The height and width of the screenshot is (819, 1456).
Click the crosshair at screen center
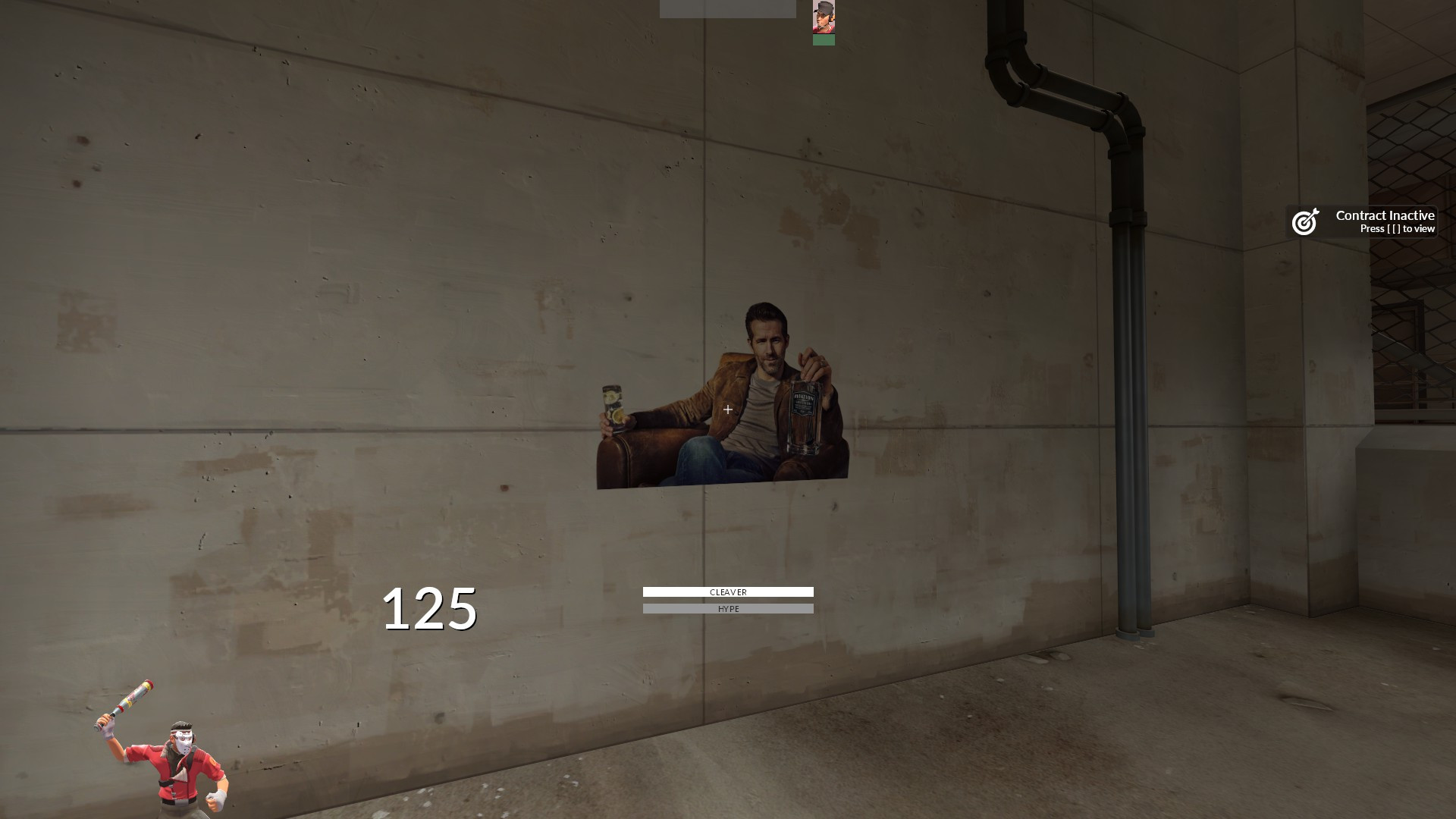(726, 409)
